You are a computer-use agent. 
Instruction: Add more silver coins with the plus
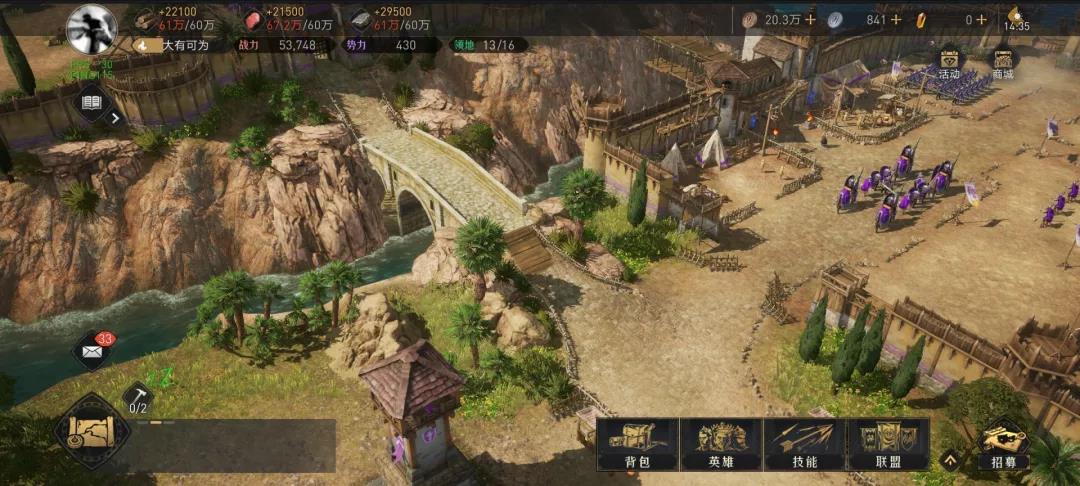[x=896, y=19]
